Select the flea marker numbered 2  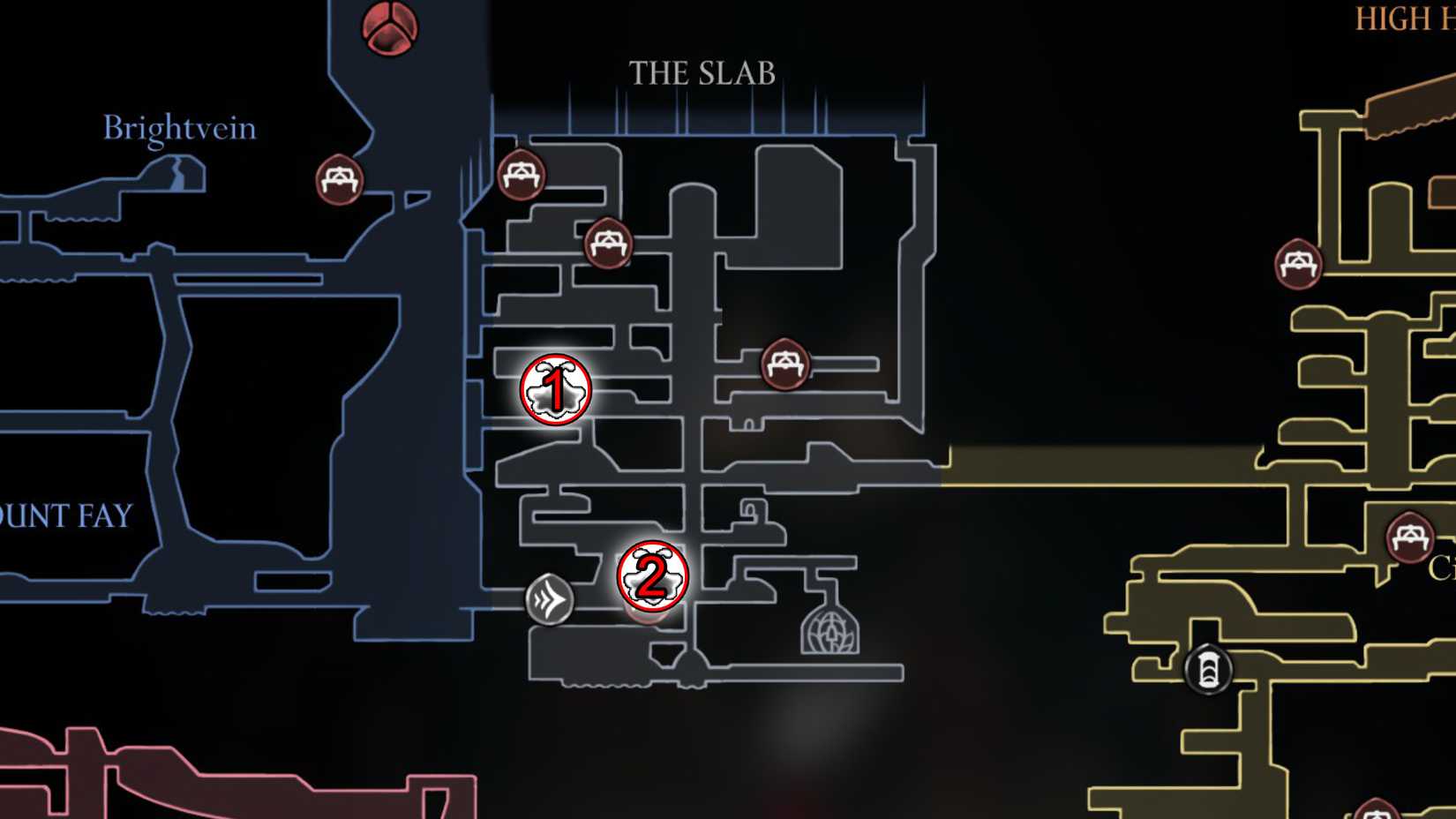[653, 575]
